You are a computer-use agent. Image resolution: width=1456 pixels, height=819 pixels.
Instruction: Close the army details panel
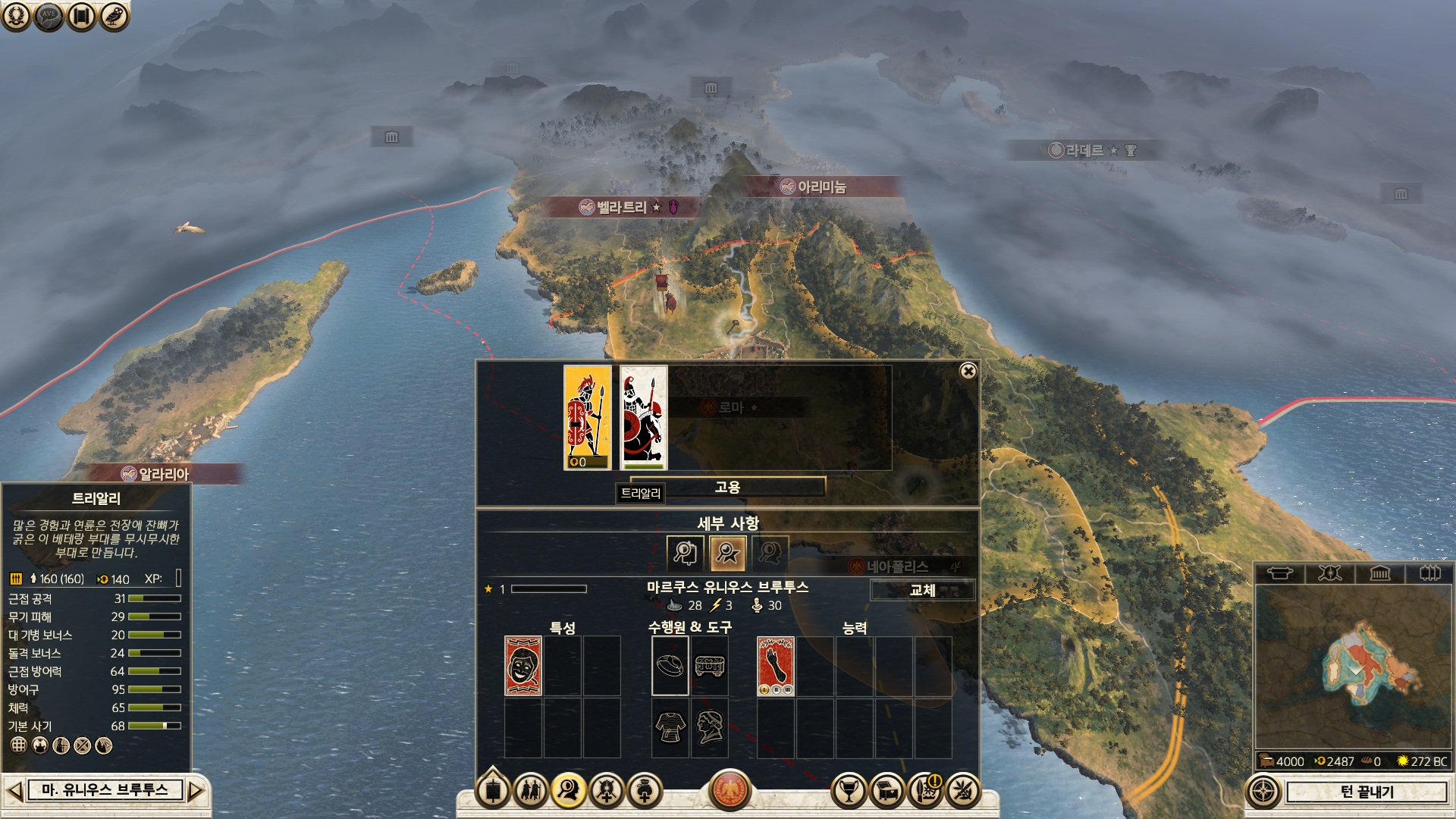[x=968, y=371]
